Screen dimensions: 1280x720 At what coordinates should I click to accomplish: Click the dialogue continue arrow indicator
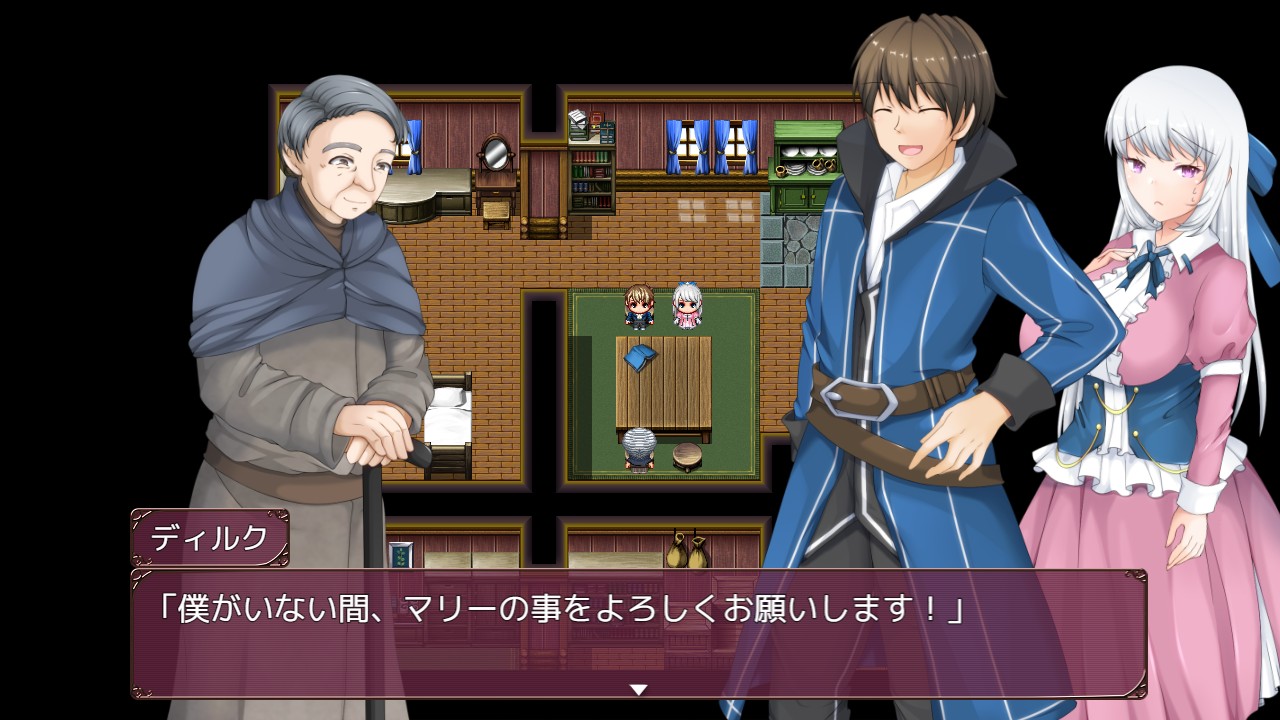tap(638, 689)
